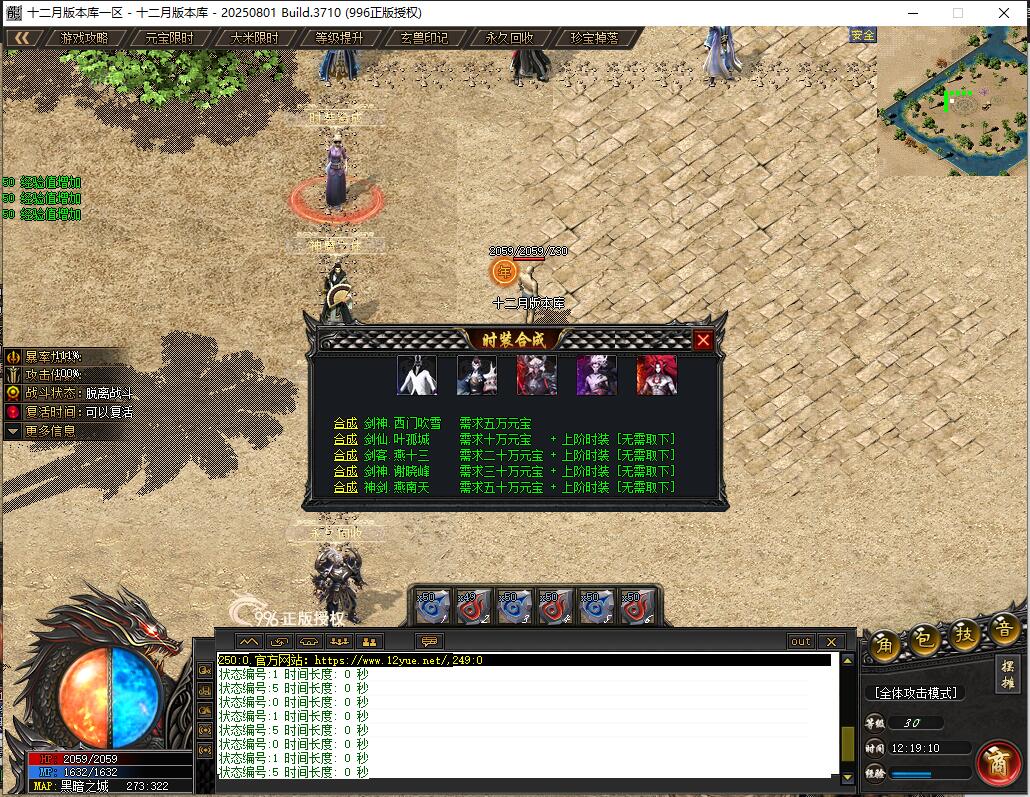Open the 游戏攻略 top menu
This screenshot has height=797, width=1030.
point(84,38)
